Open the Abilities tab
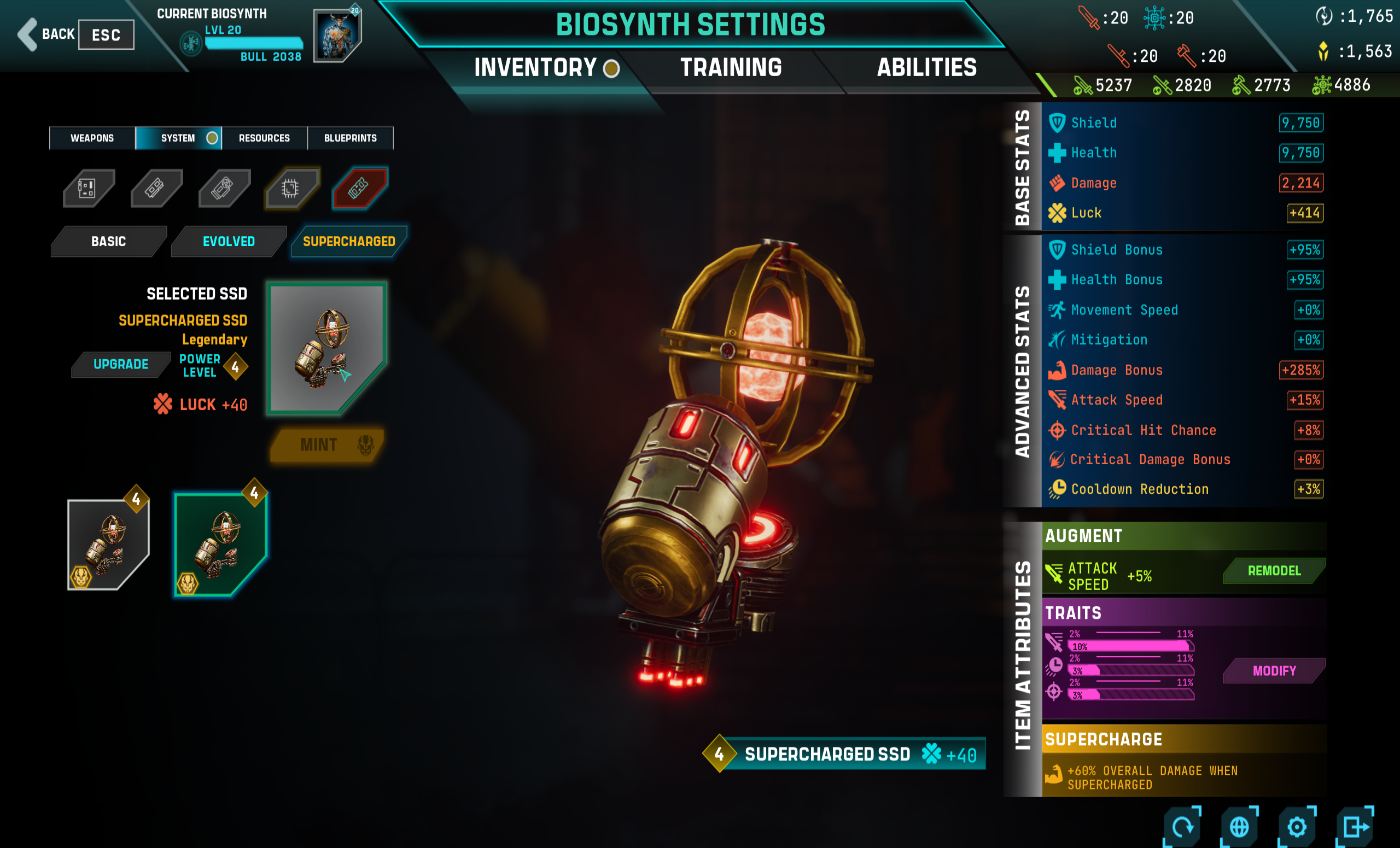Viewport: 1400px width, 848px height. 927,68
